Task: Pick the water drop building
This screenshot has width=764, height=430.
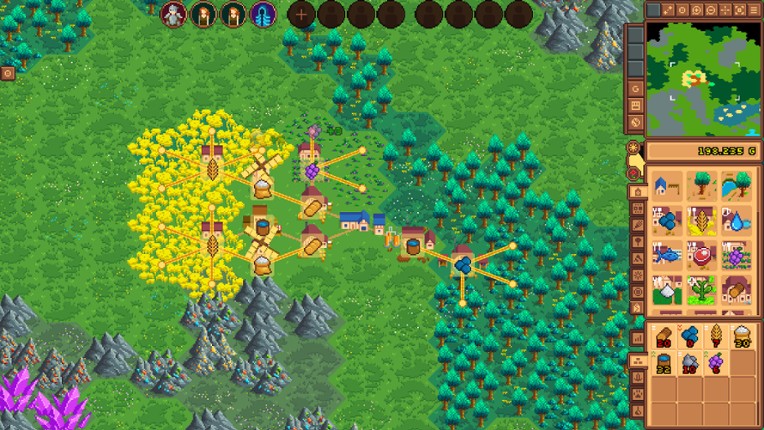Action: (737, 221)
